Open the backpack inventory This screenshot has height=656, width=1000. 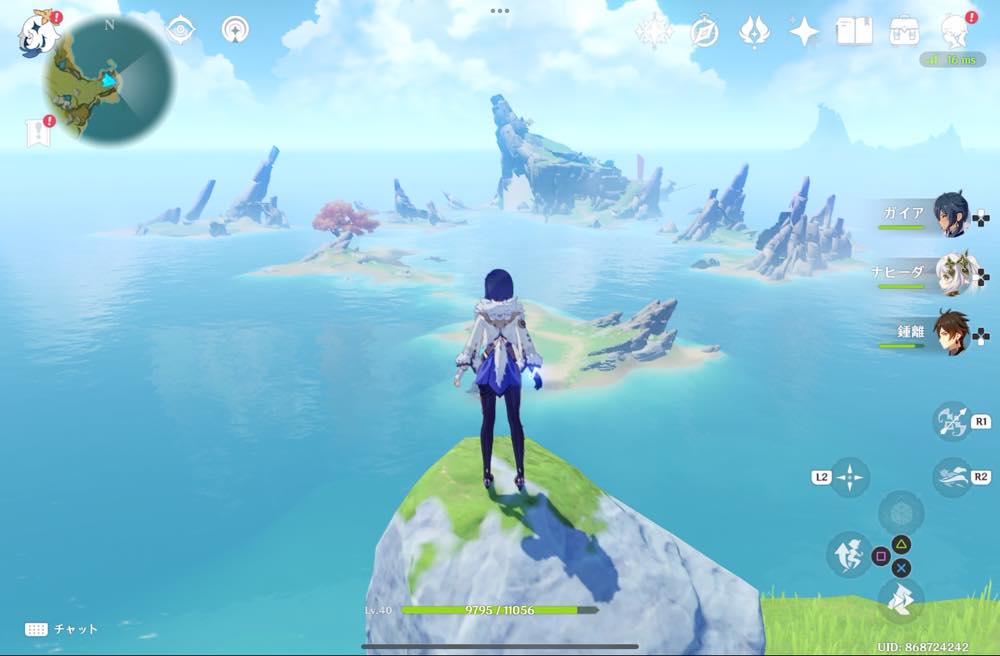904,32
